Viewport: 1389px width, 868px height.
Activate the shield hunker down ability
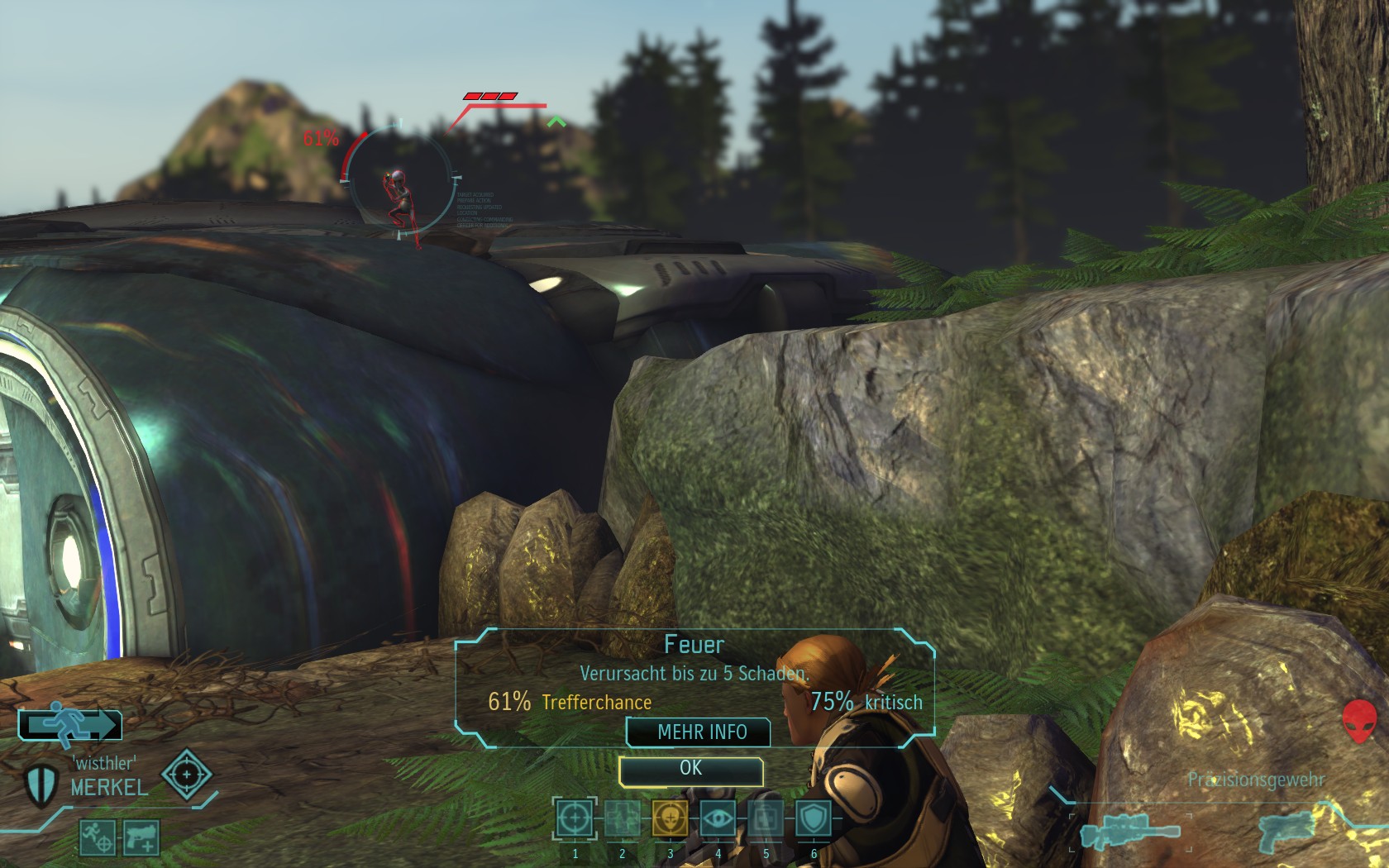(814, 819)
